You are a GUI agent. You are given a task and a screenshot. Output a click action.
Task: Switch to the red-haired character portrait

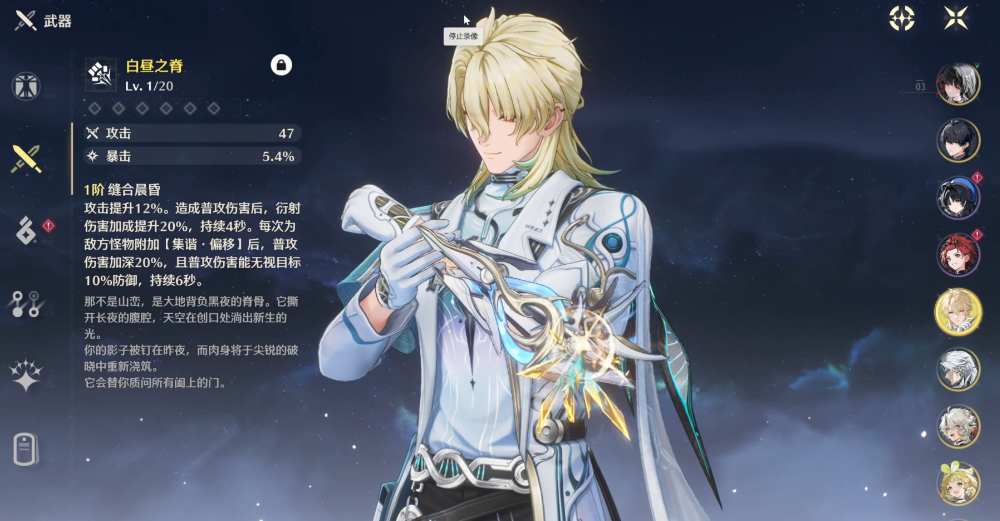957,254
